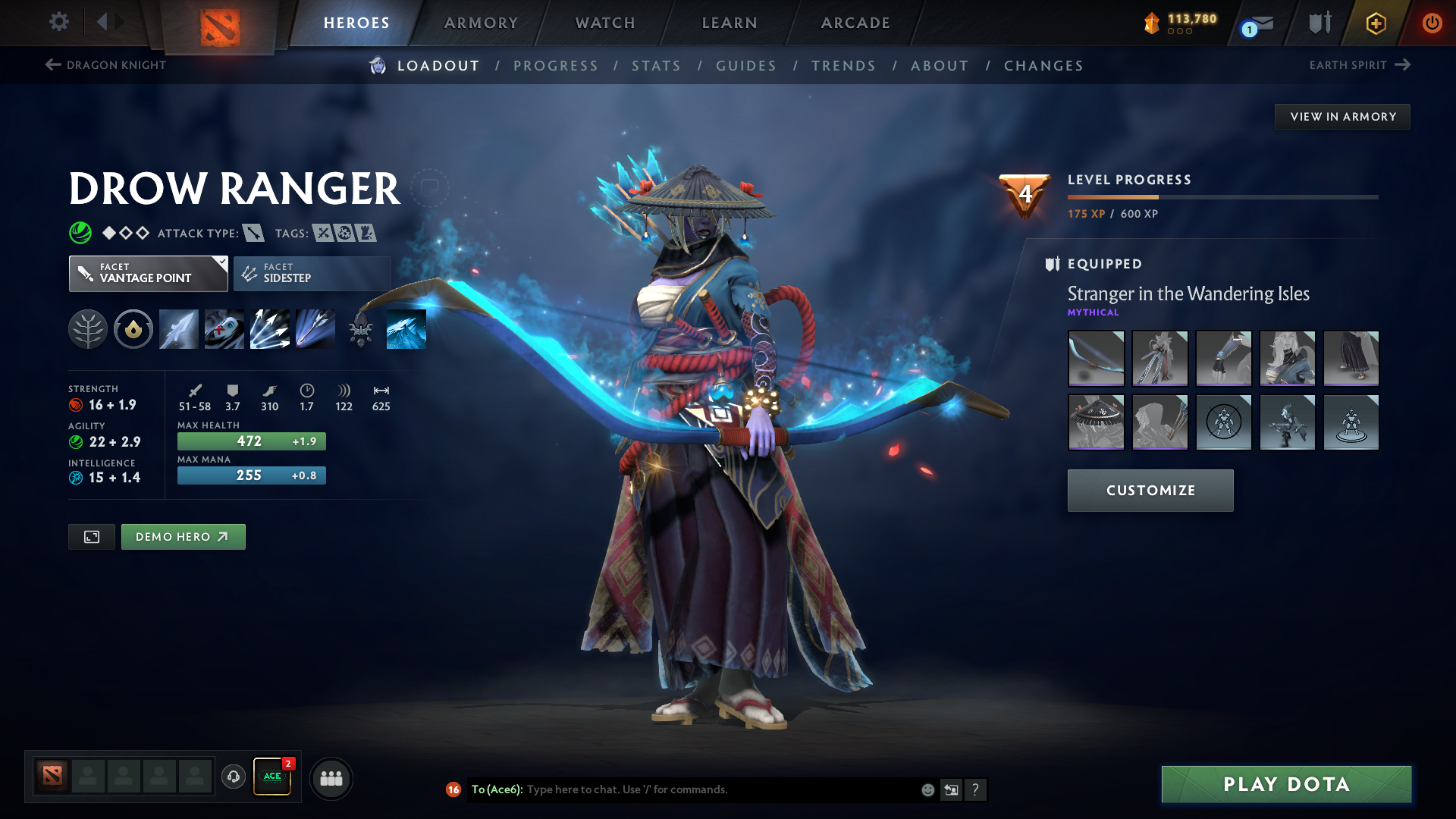Navigate to previous hero Dragon Knight
Viewport: 1456px width, 819px height.
tap(105, 65)
